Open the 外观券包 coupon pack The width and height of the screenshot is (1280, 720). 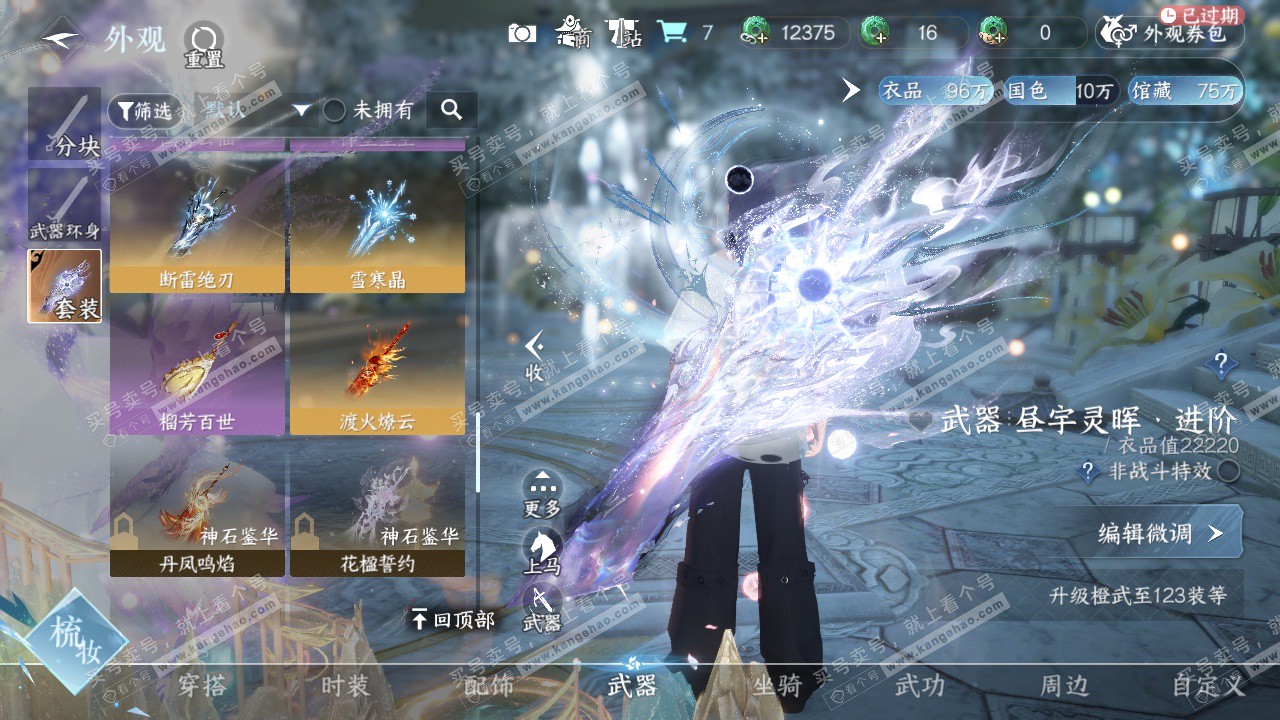tap(1170, 33)
